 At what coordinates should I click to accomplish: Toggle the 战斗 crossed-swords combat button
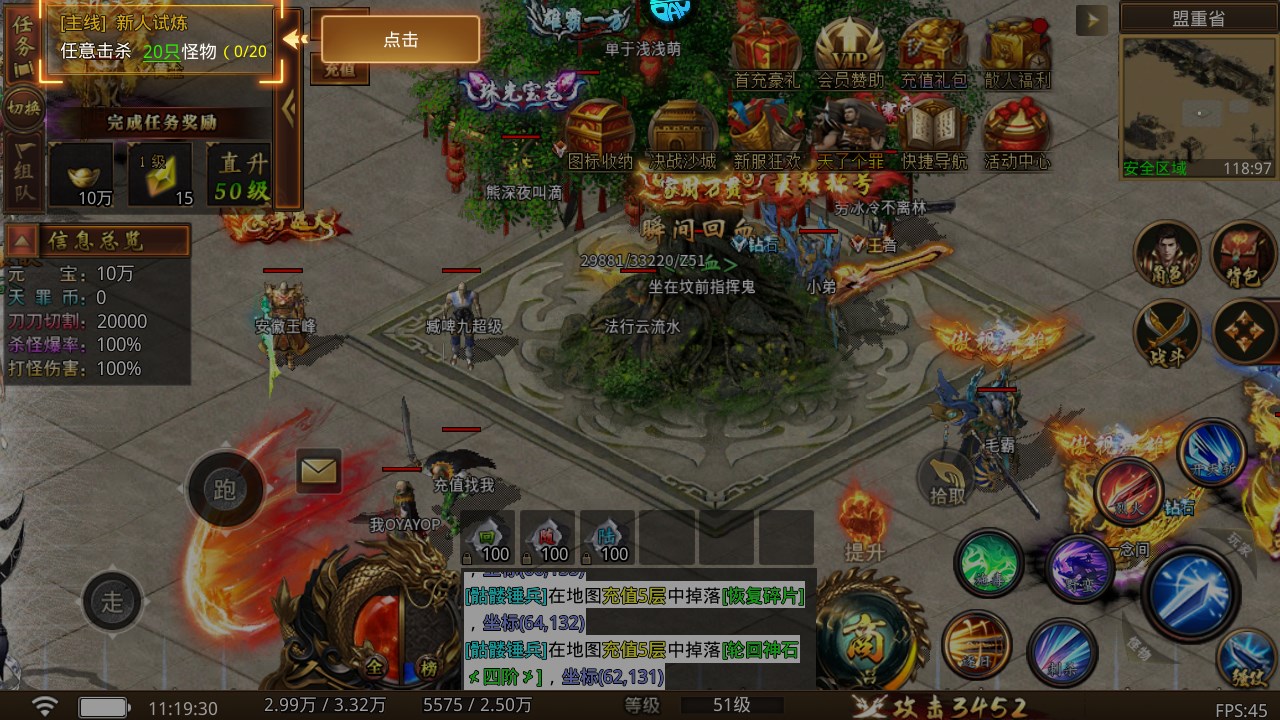pos(1166,332)
